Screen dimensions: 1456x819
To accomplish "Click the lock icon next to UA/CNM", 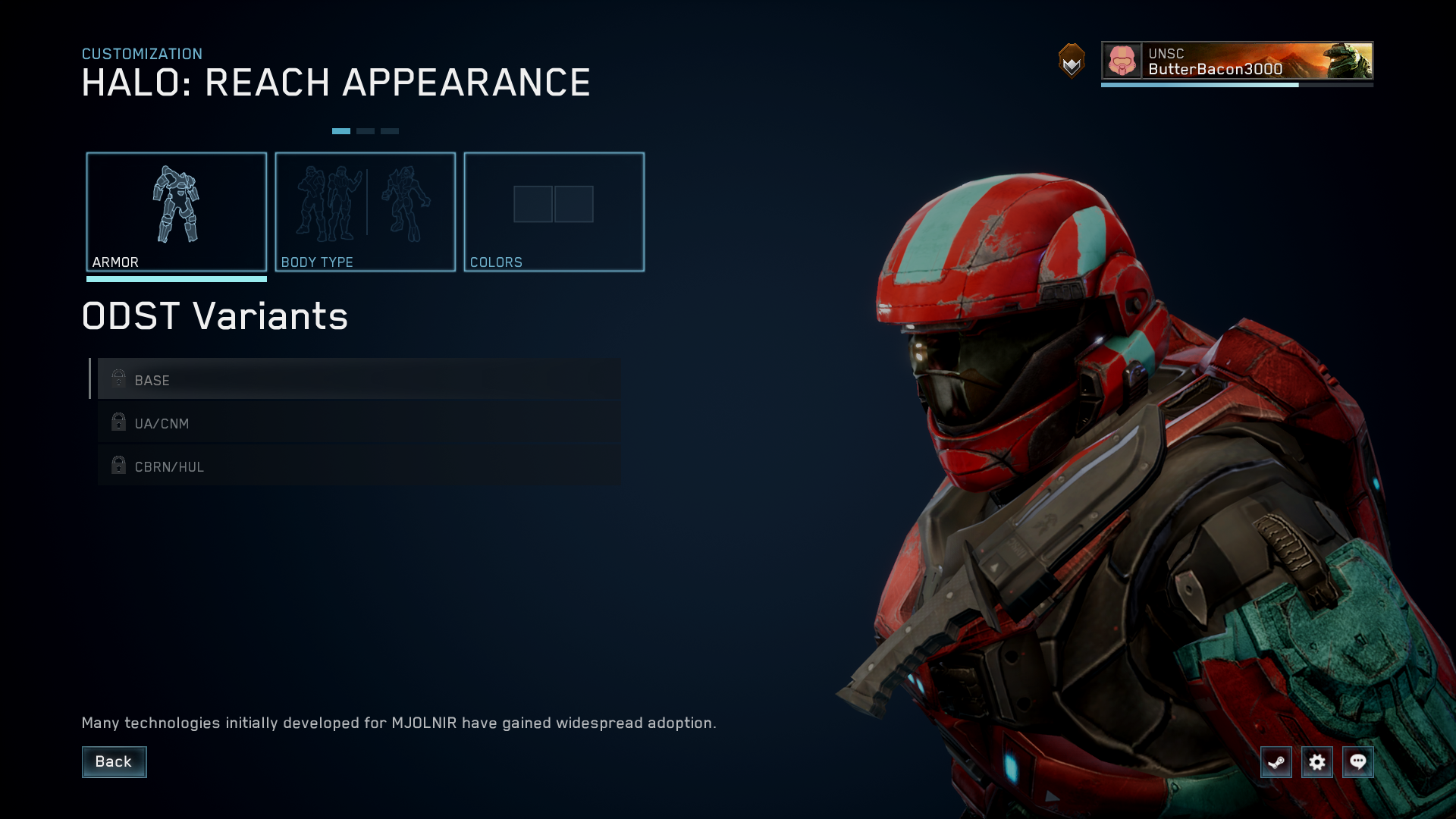I will point(118,422).
